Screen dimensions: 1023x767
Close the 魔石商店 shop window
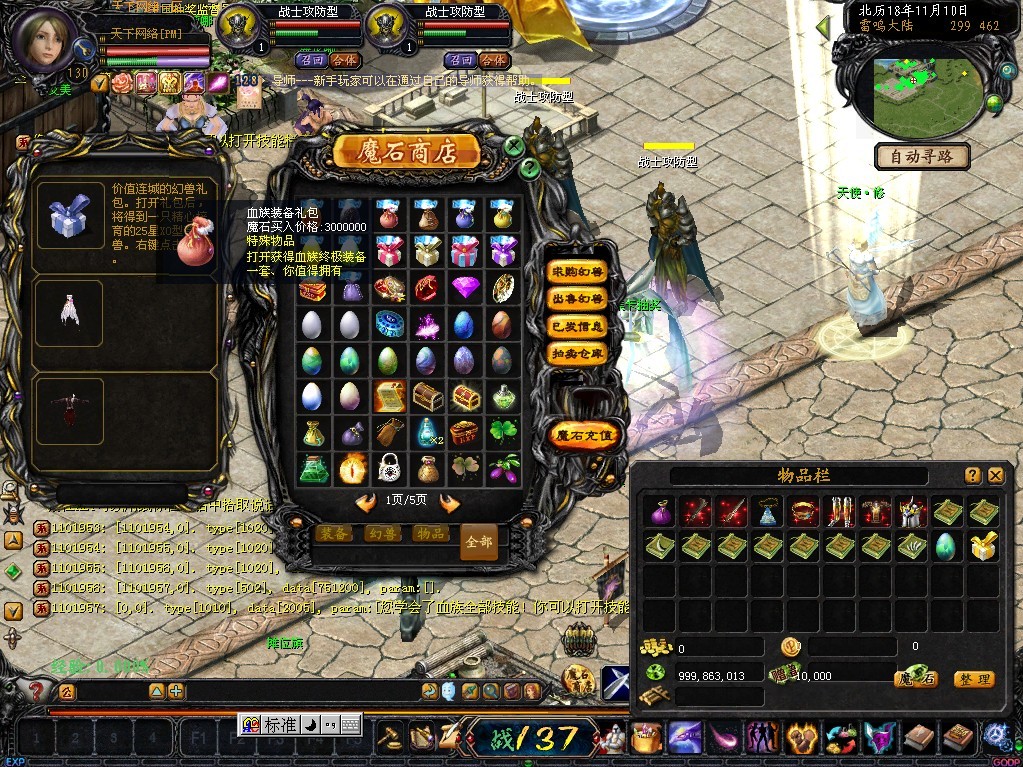coord(514,146)
